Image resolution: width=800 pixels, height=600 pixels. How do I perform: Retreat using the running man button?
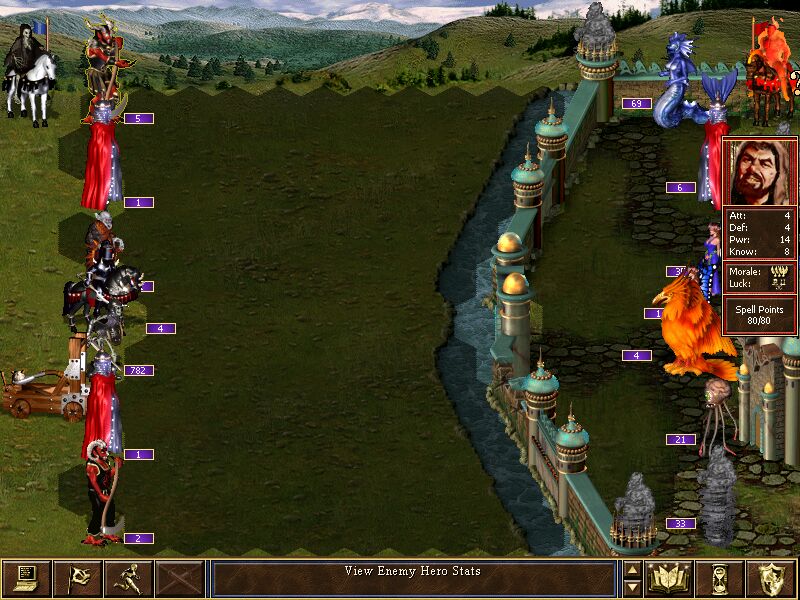point(128,578)
